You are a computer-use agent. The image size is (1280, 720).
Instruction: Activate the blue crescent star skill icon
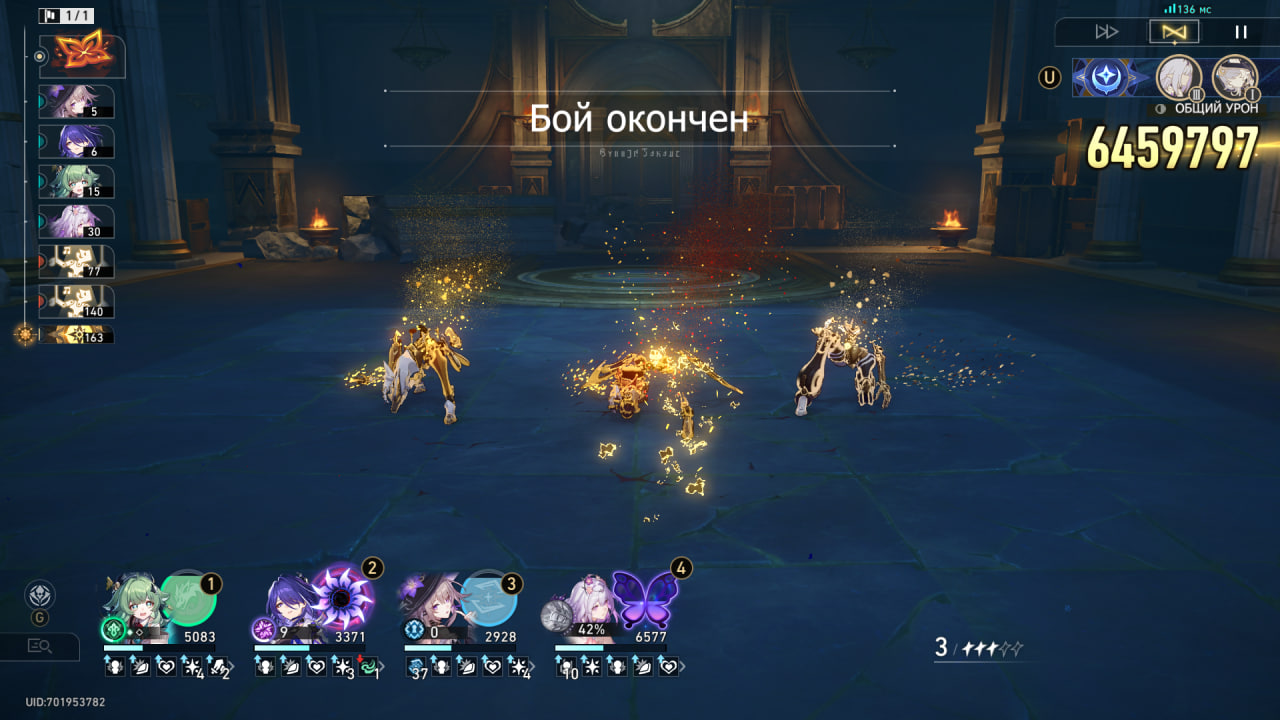tap(1108, 77)
